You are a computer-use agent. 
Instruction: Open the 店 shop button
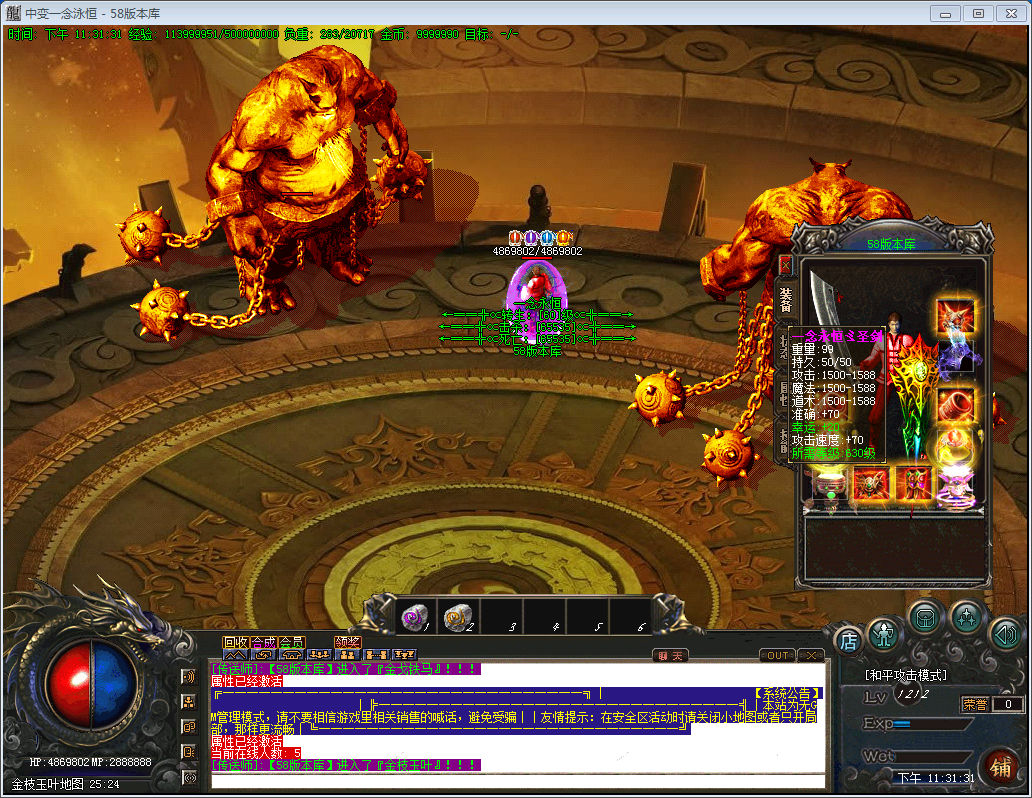(x=848, y=640)
